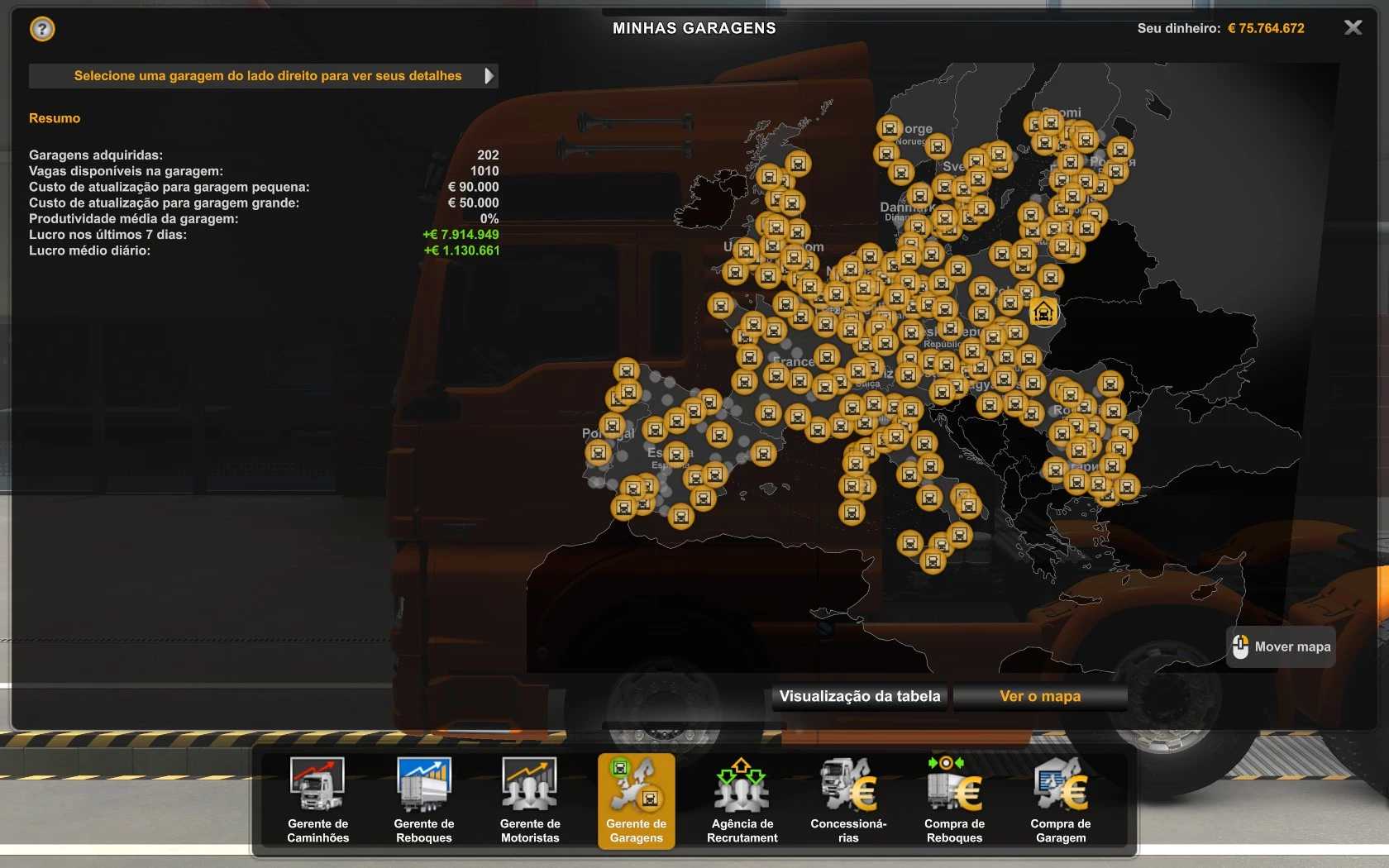This screenshot has width=1389, height=868.
Task: Select the Ver o mapa view
Action: click(1040, 696)
